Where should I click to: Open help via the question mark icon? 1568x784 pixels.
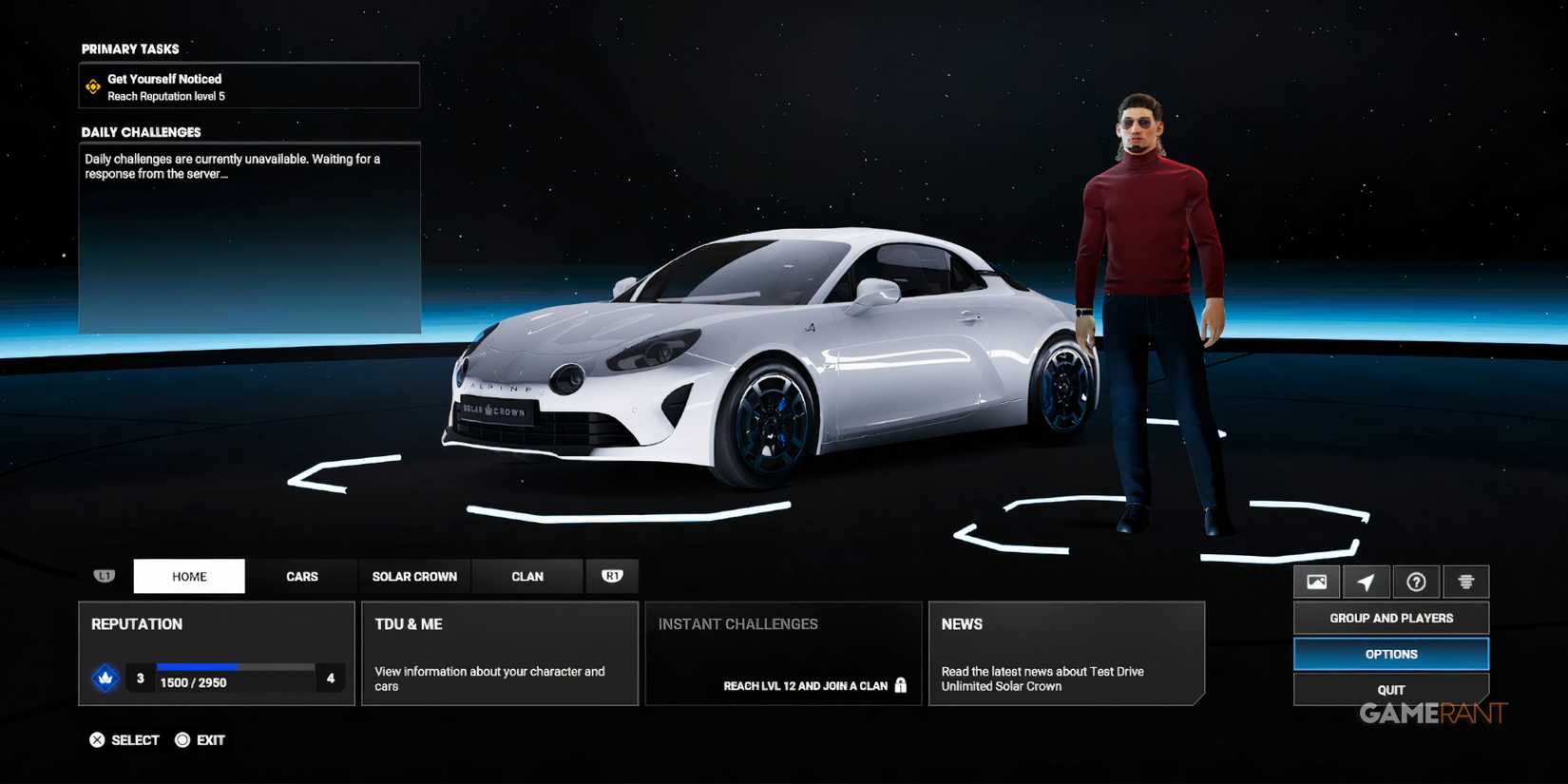pos(1416,581)
